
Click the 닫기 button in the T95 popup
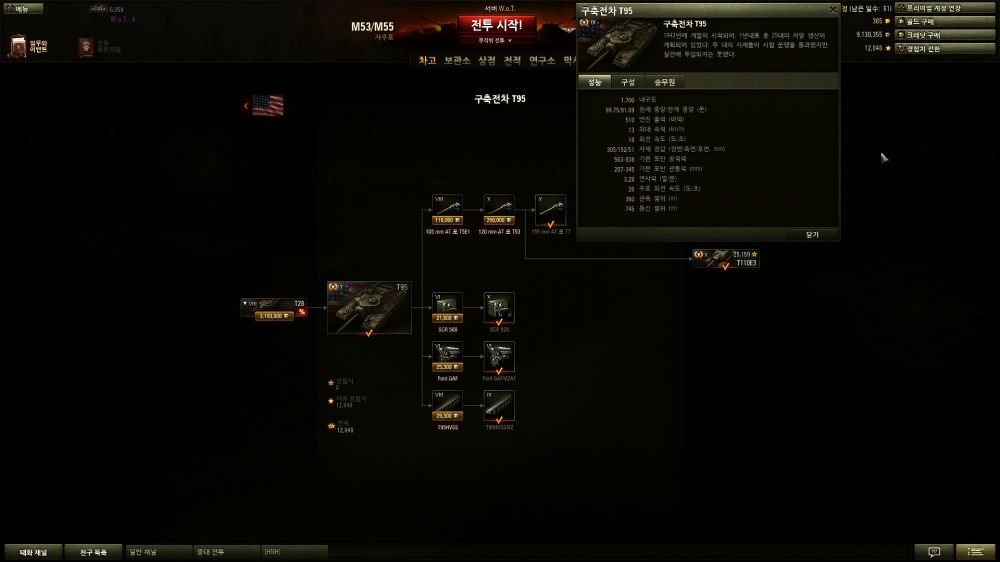click(811, 234)
